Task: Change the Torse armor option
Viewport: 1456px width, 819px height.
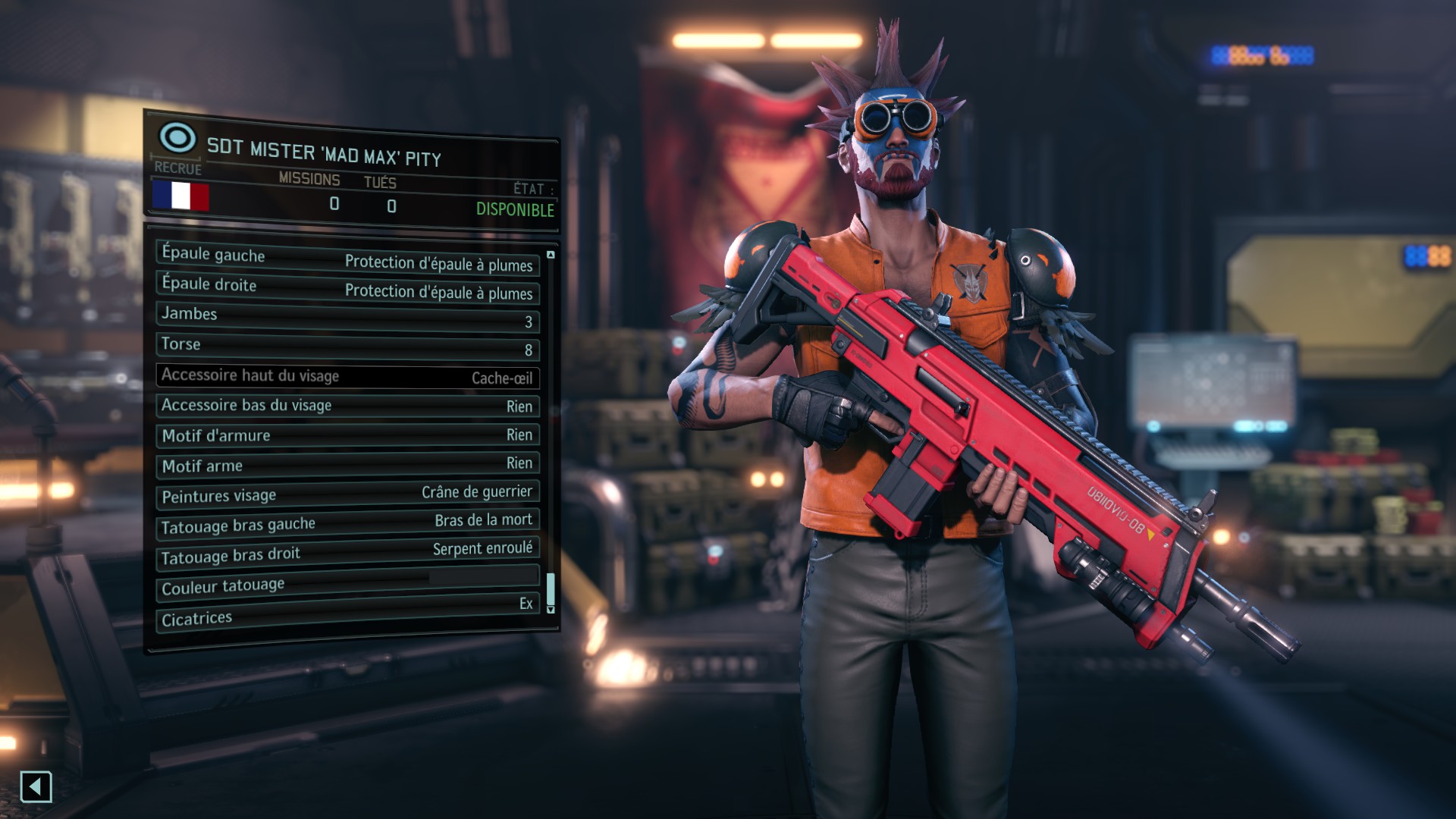Action: point(347,347)
